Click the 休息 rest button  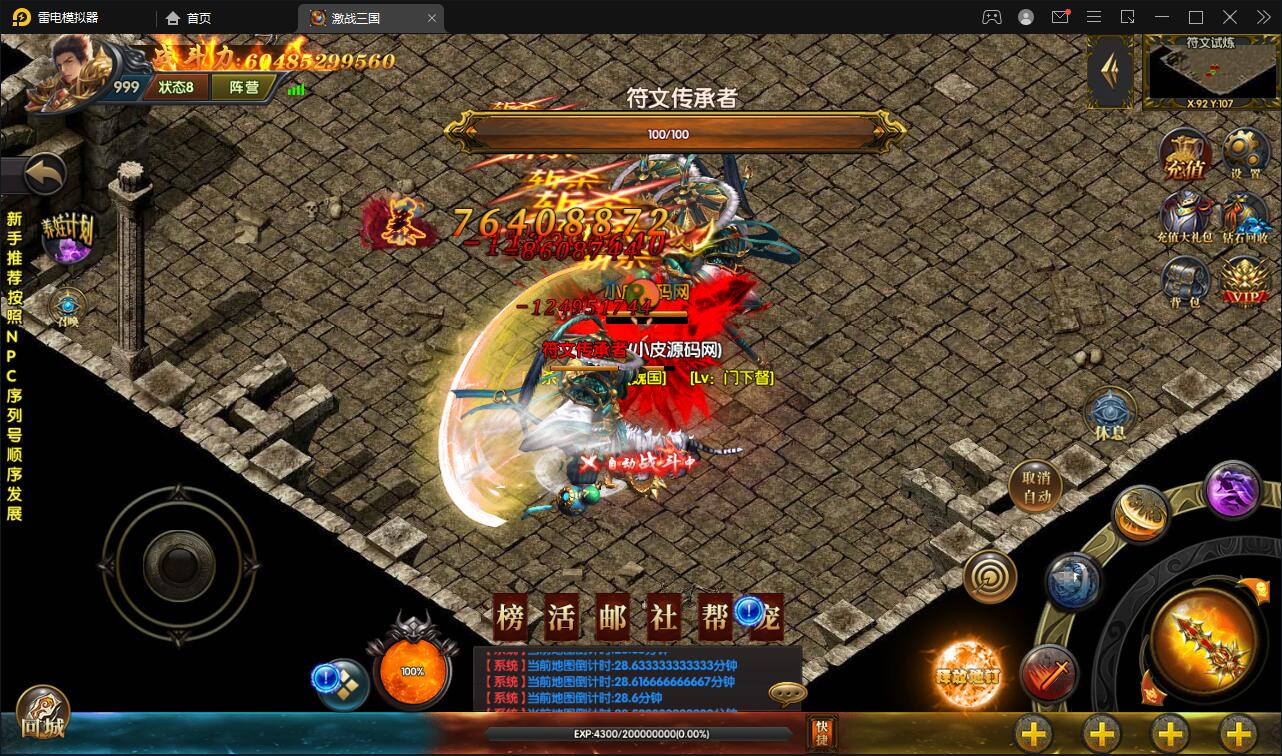coord(1111,415)
